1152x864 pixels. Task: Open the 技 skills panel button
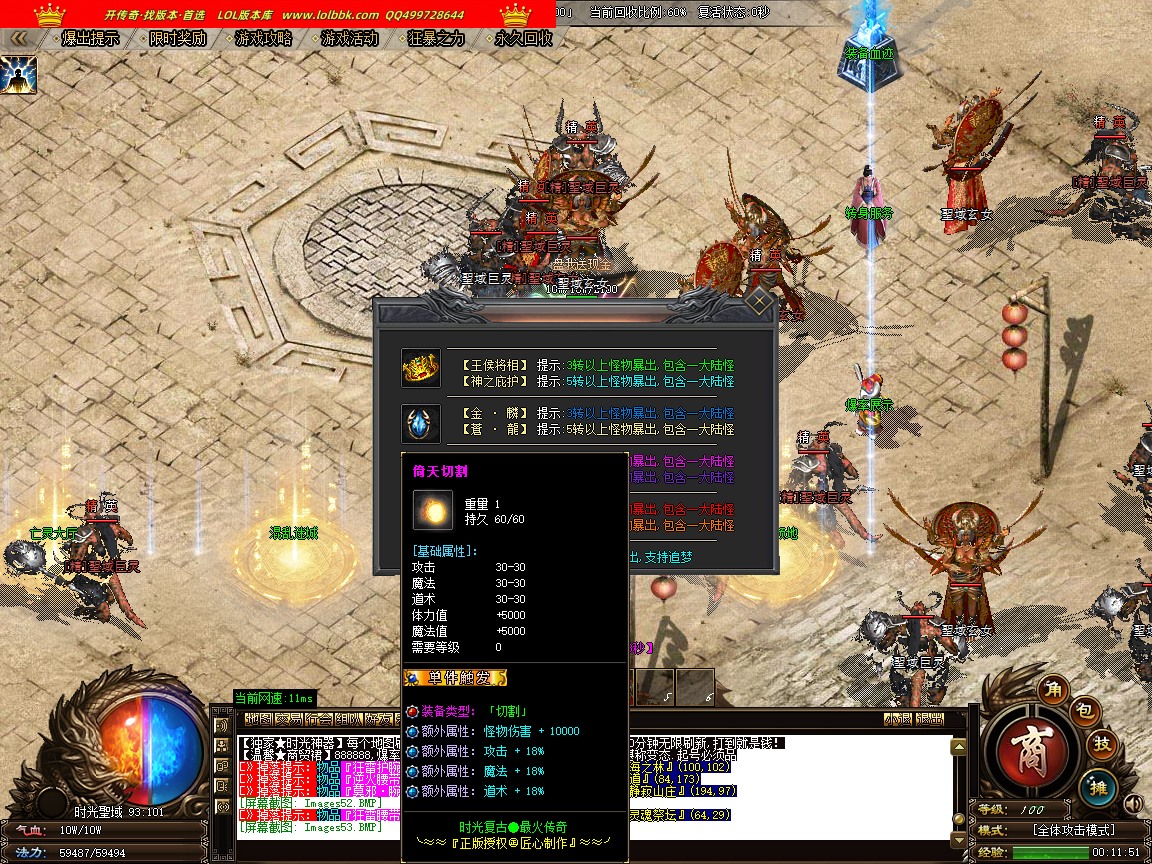click(x=1101, y=744)
